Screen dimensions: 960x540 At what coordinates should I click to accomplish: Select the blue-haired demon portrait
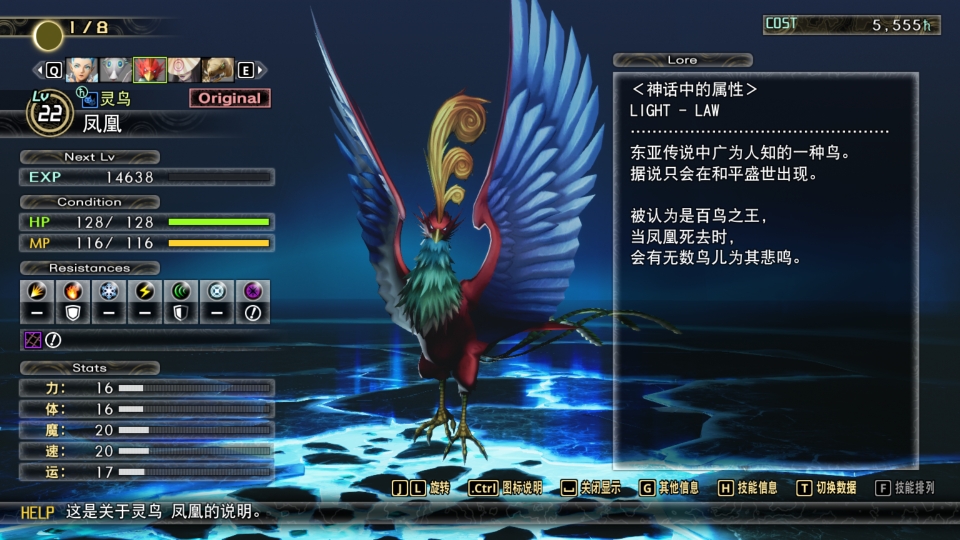pyautogui.click(x=81, y=70)
